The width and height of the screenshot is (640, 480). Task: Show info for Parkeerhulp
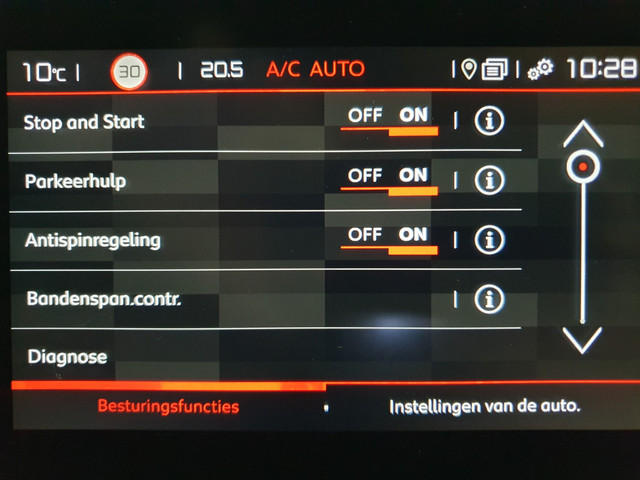(x=489, y=180)
